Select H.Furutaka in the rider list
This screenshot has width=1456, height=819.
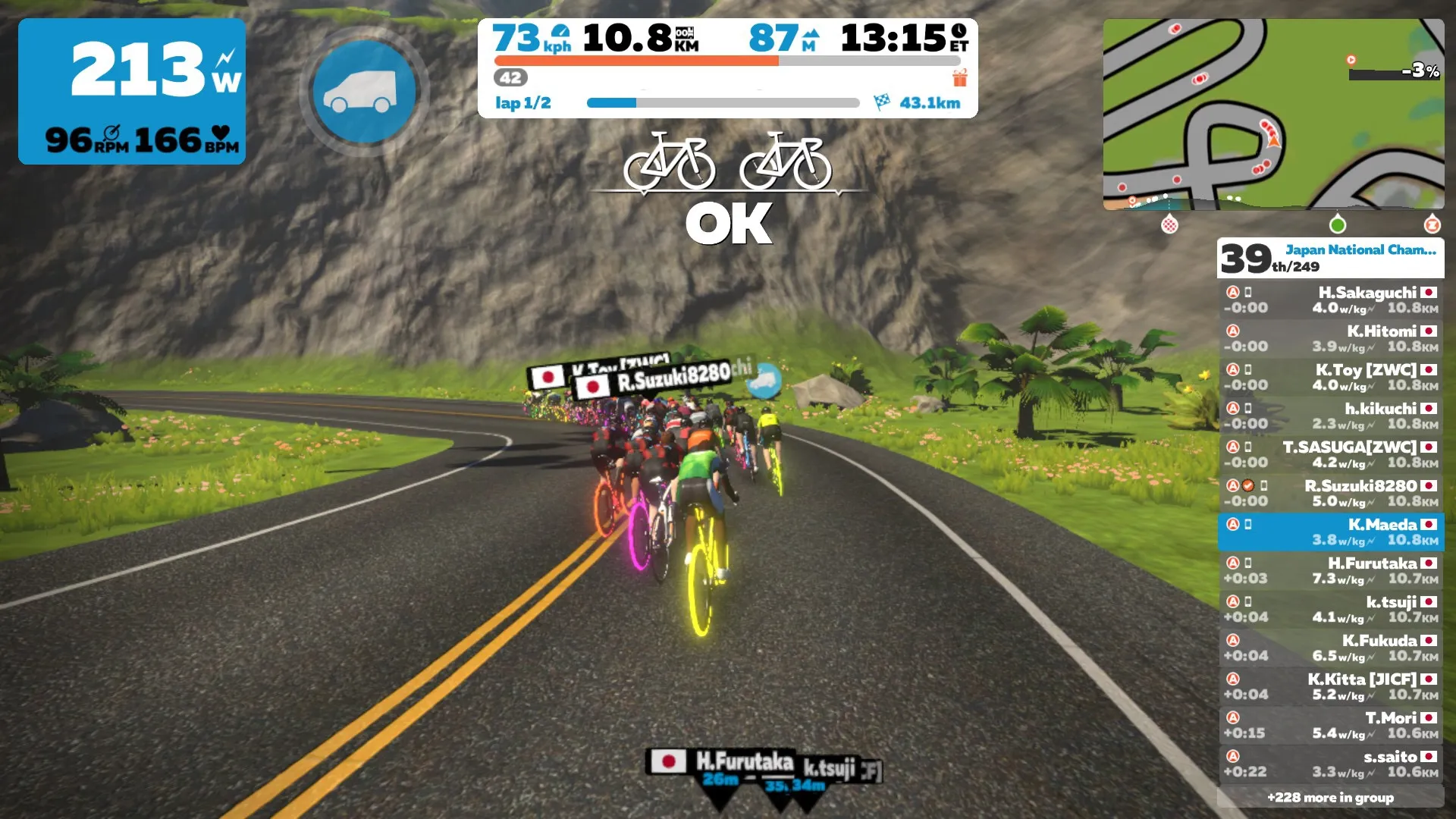[x=1330, y=571]
